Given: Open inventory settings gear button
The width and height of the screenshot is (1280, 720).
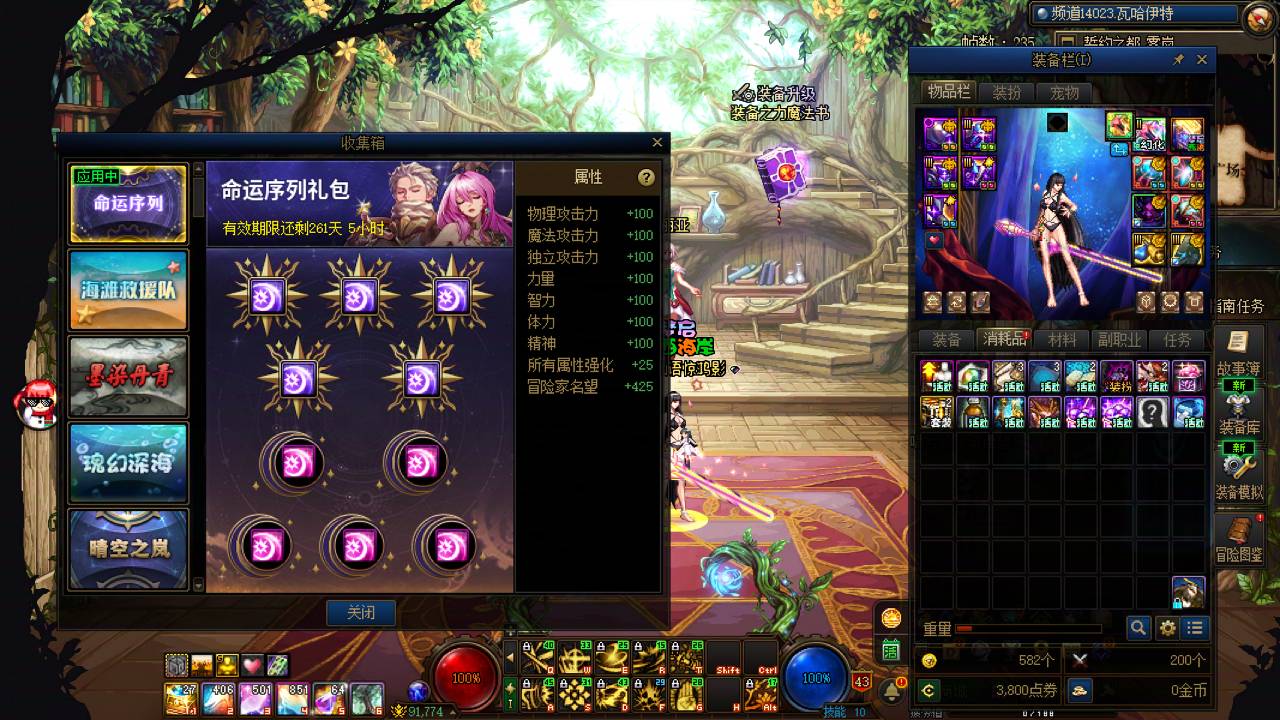Looking at the screenshot, I should point(1167,628).
